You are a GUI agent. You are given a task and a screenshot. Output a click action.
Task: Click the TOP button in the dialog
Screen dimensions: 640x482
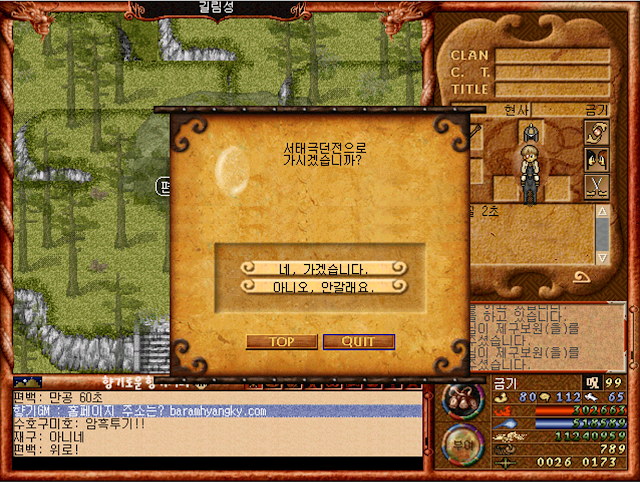(x=281, y=342)
